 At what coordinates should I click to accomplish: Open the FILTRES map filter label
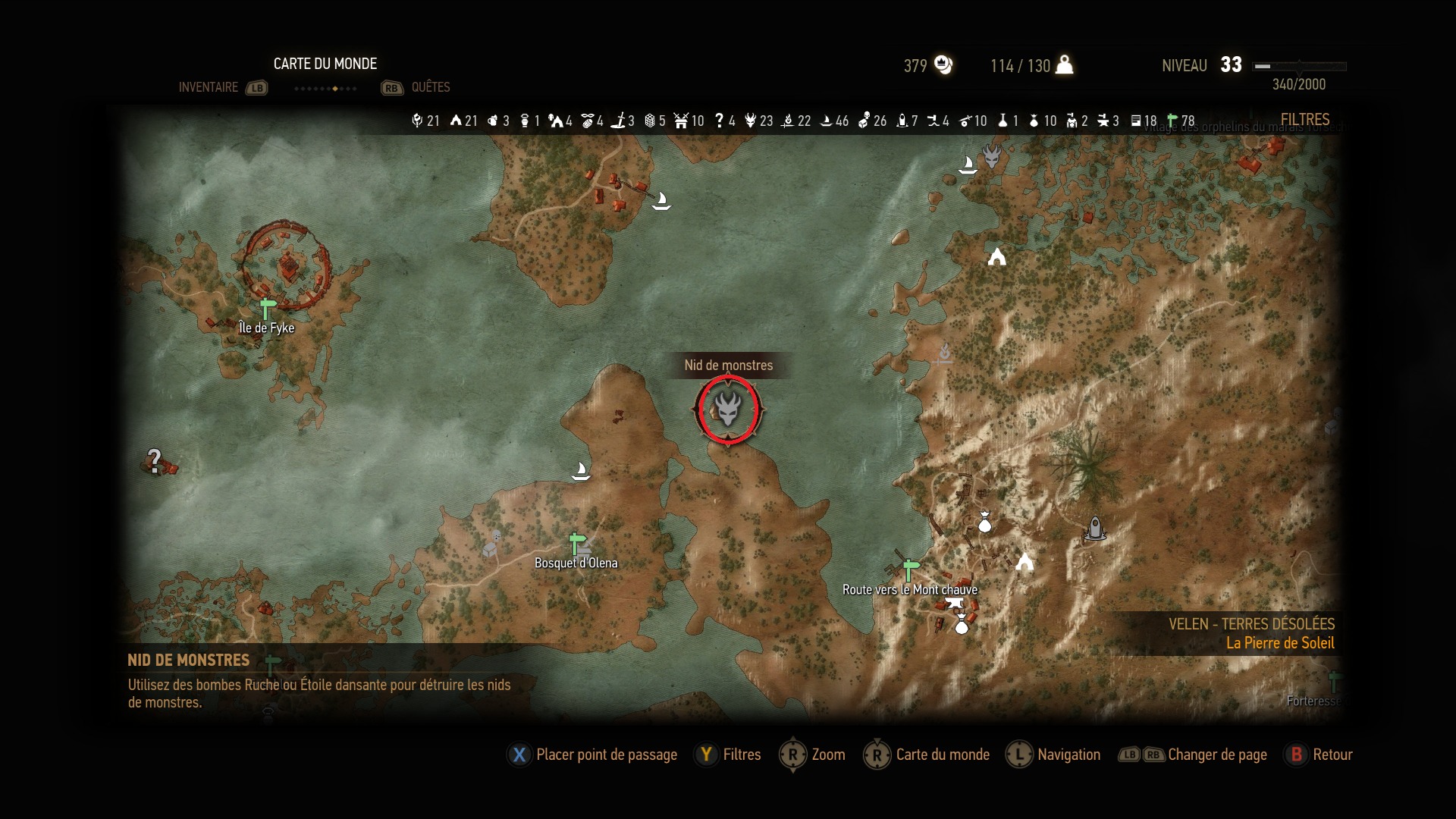pyautogui.click(x=1304, y=120)
